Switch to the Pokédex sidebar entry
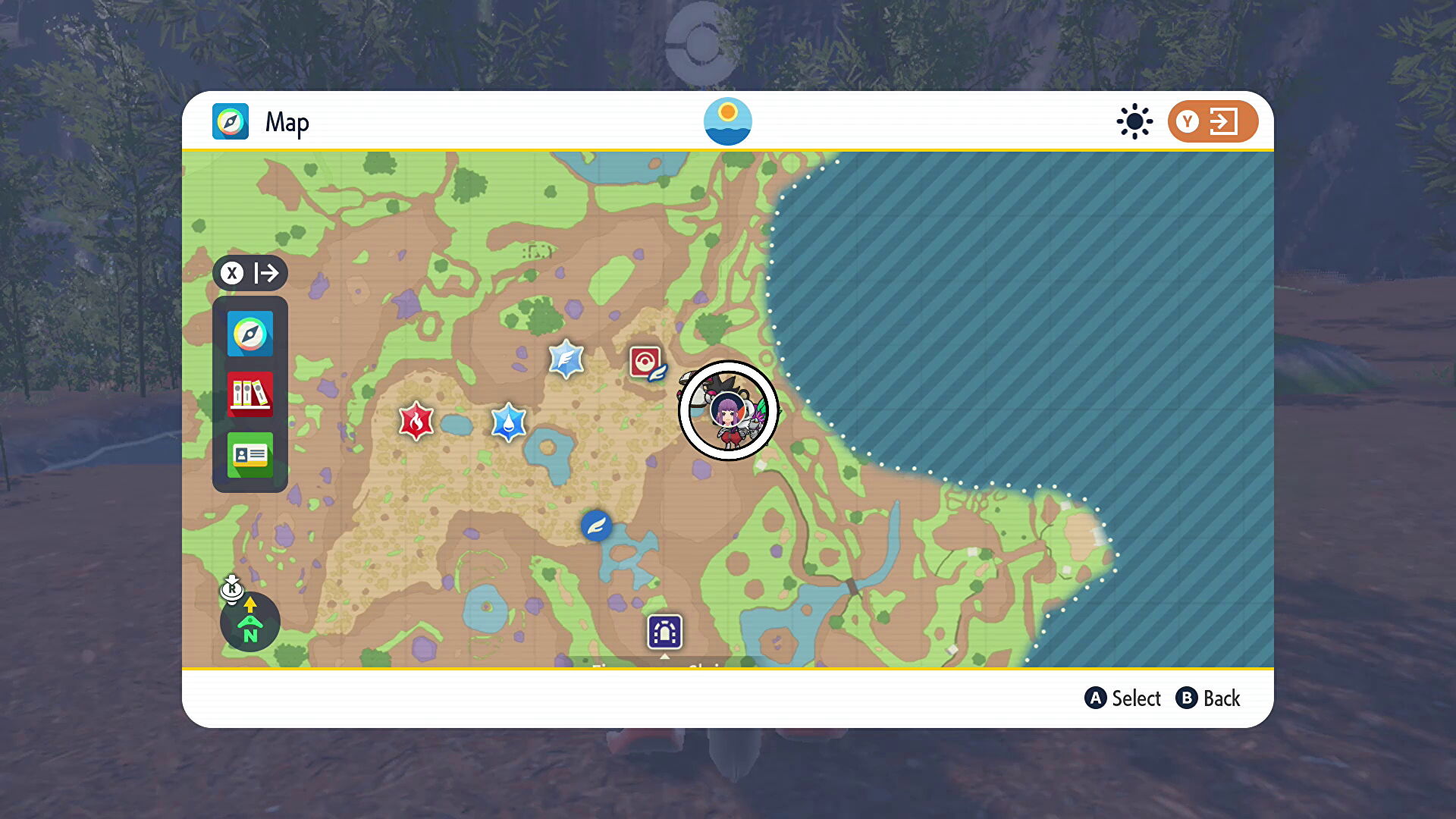The width and height of the screenshot is (1456, 819). [249, 394]
